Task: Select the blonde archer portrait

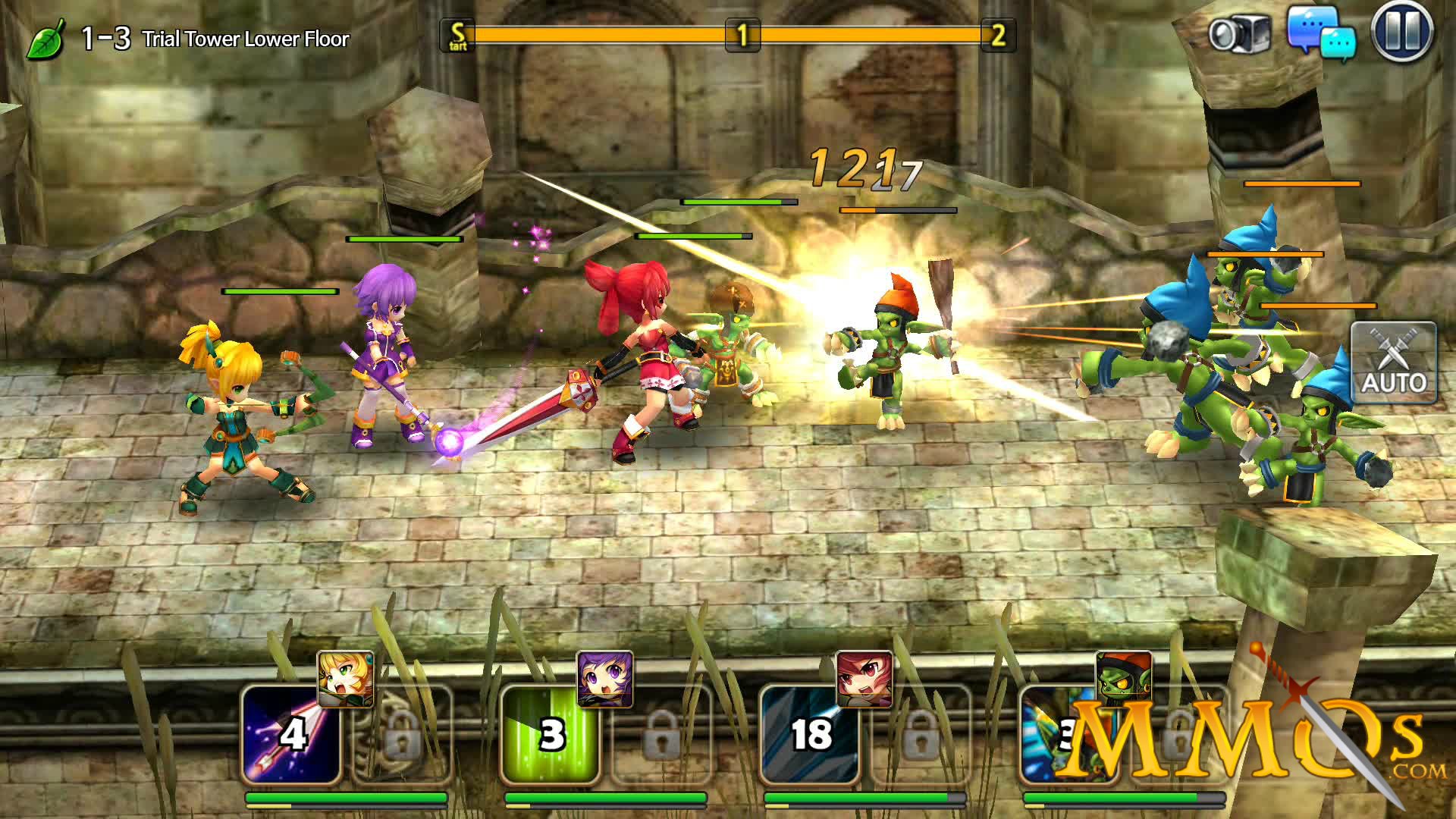Action: point(345,679)
